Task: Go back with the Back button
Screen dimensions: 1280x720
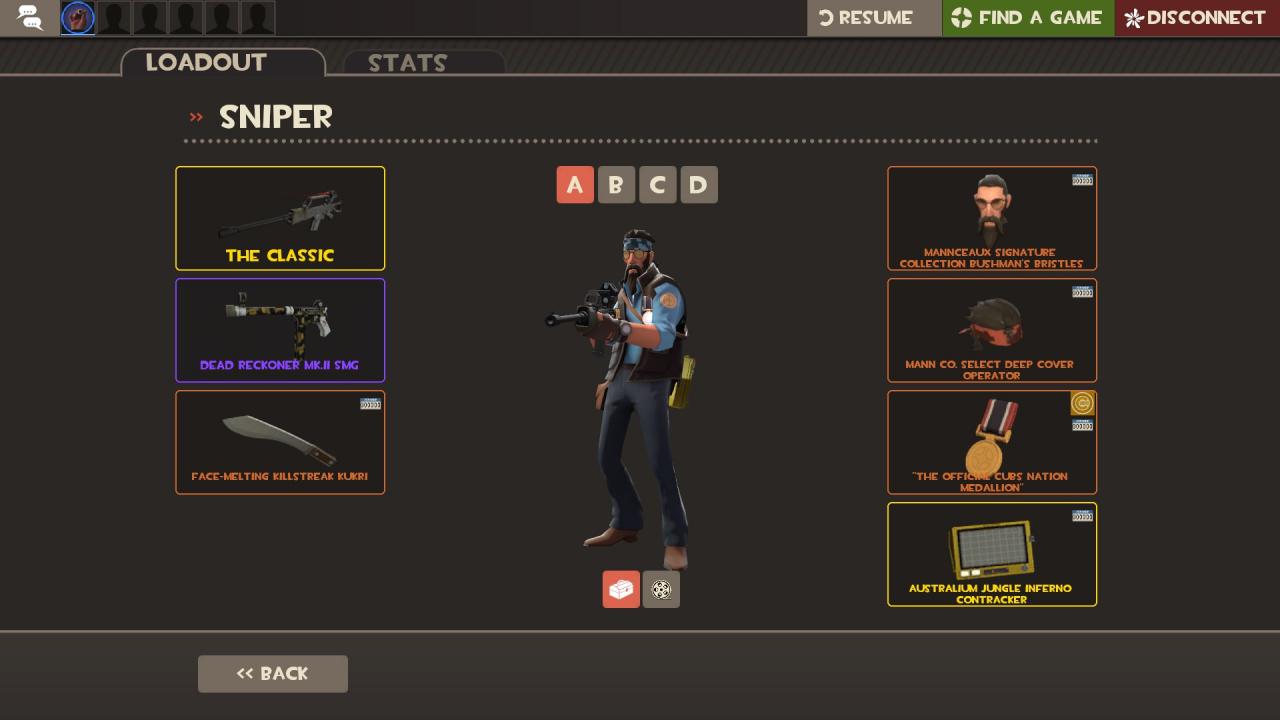Action: tap(273, 674)
